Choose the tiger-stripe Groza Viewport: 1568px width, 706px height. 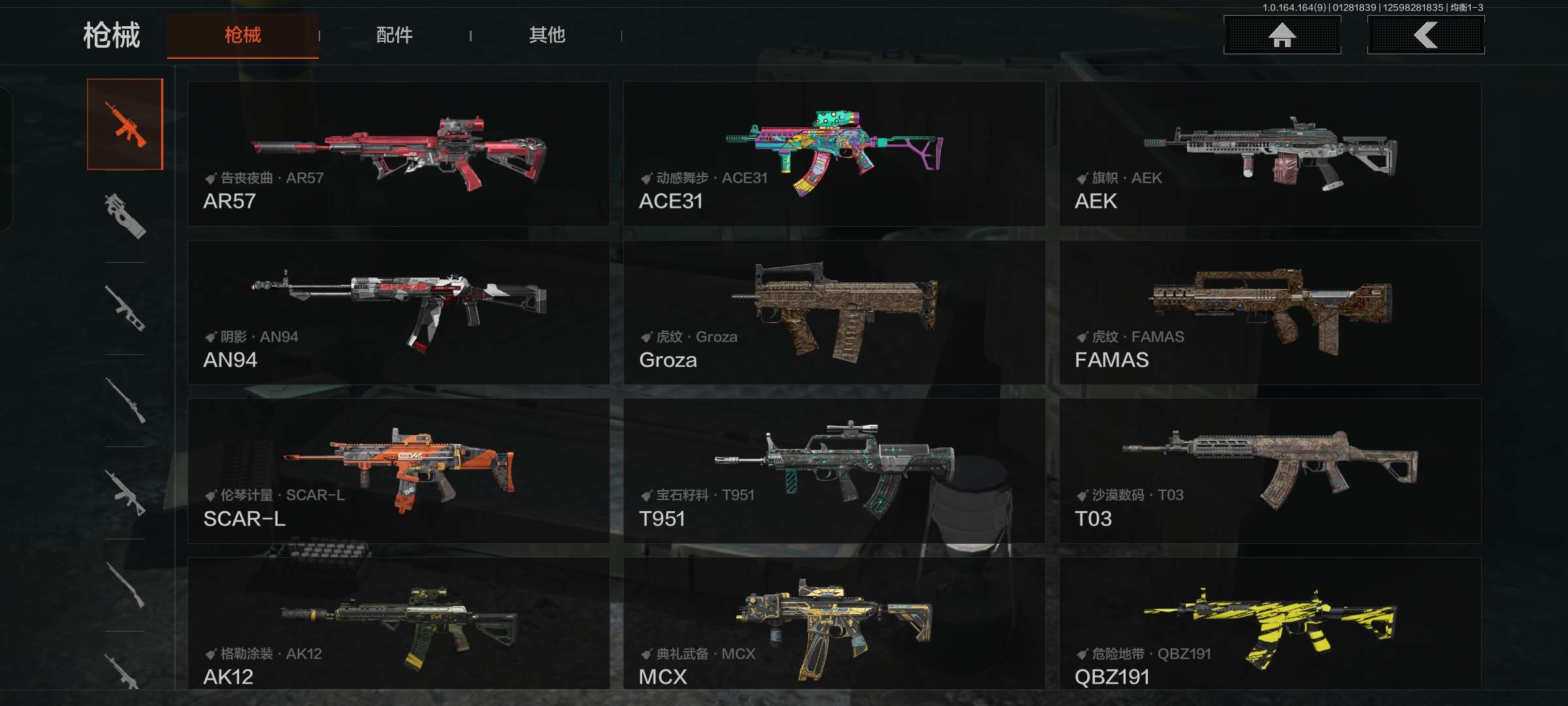pyautogui.click(x=834, y=312)
